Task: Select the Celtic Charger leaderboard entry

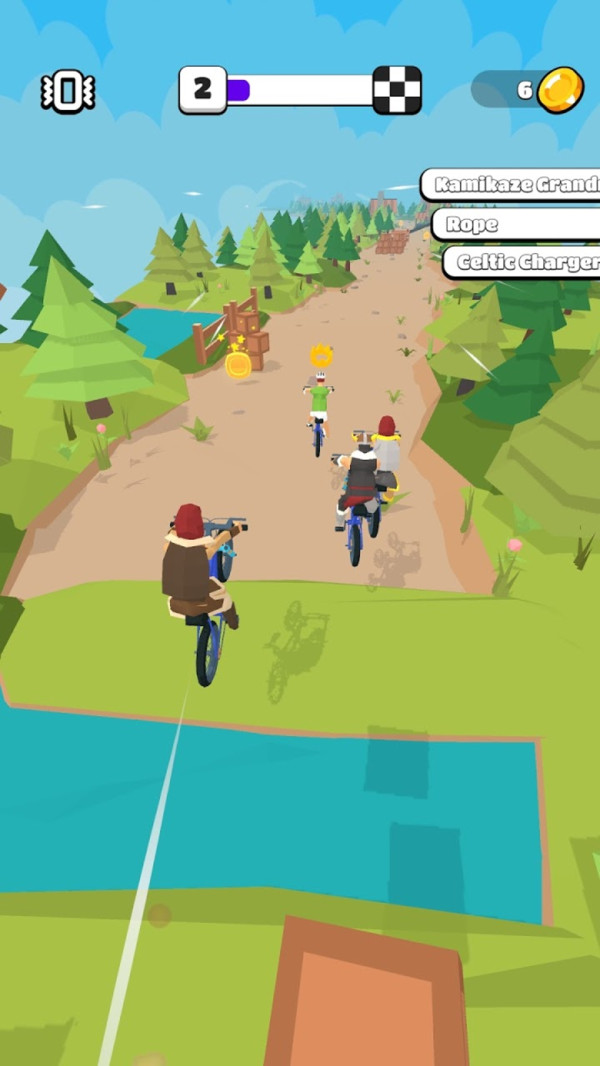Action: pyautogui.click(x=522, y=263)
